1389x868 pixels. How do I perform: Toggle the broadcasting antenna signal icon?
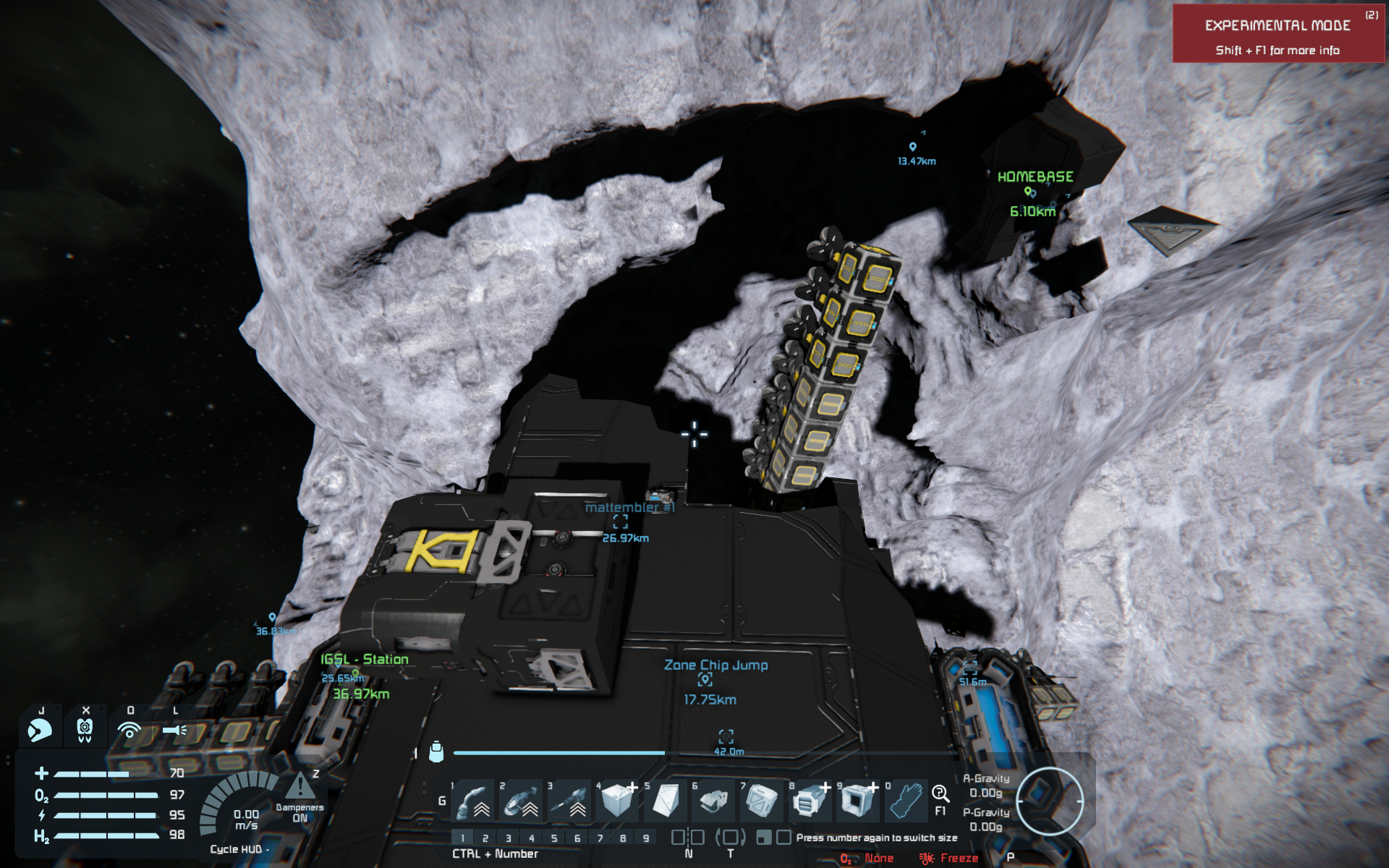coord(129,730)
